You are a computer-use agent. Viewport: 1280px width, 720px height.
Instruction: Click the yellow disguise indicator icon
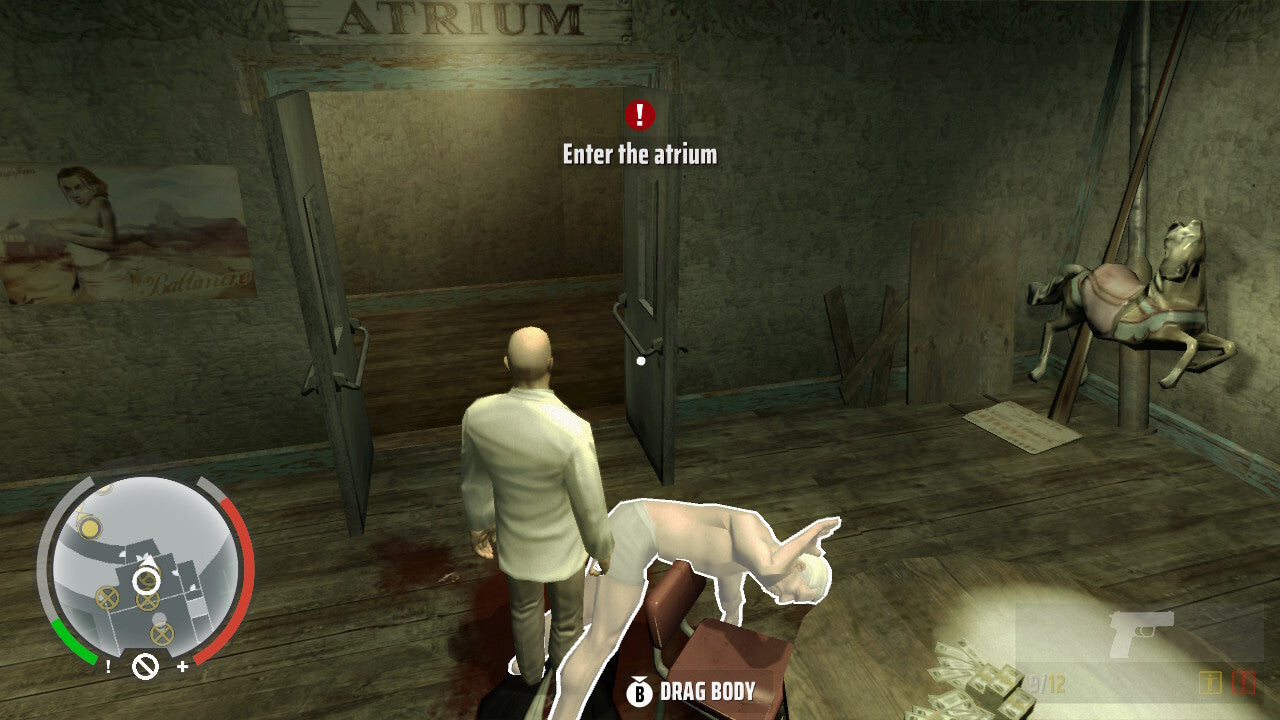tap(1210, 682)
